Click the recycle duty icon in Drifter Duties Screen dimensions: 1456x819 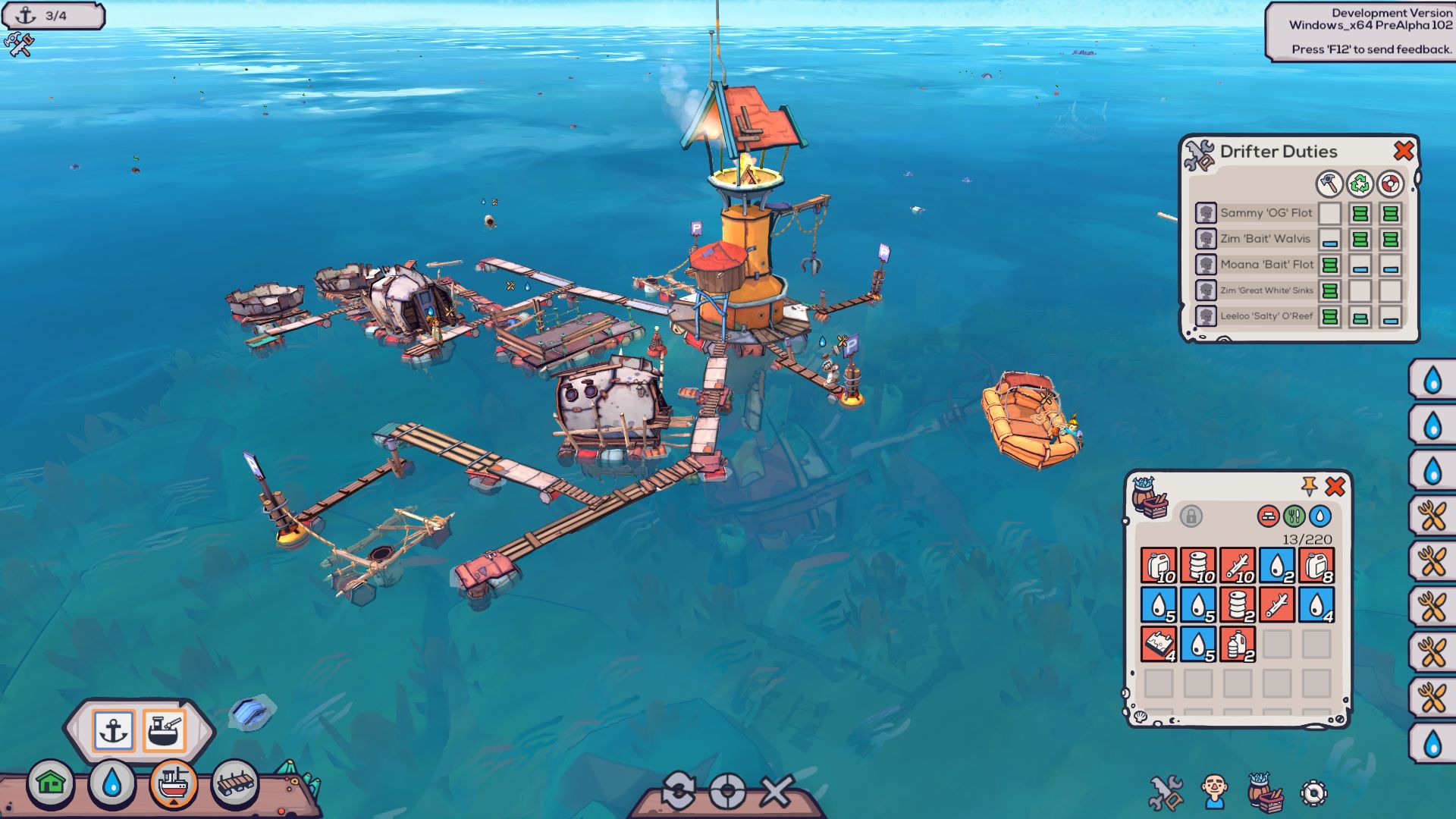pyautogui.click(x=1360, y=184)
